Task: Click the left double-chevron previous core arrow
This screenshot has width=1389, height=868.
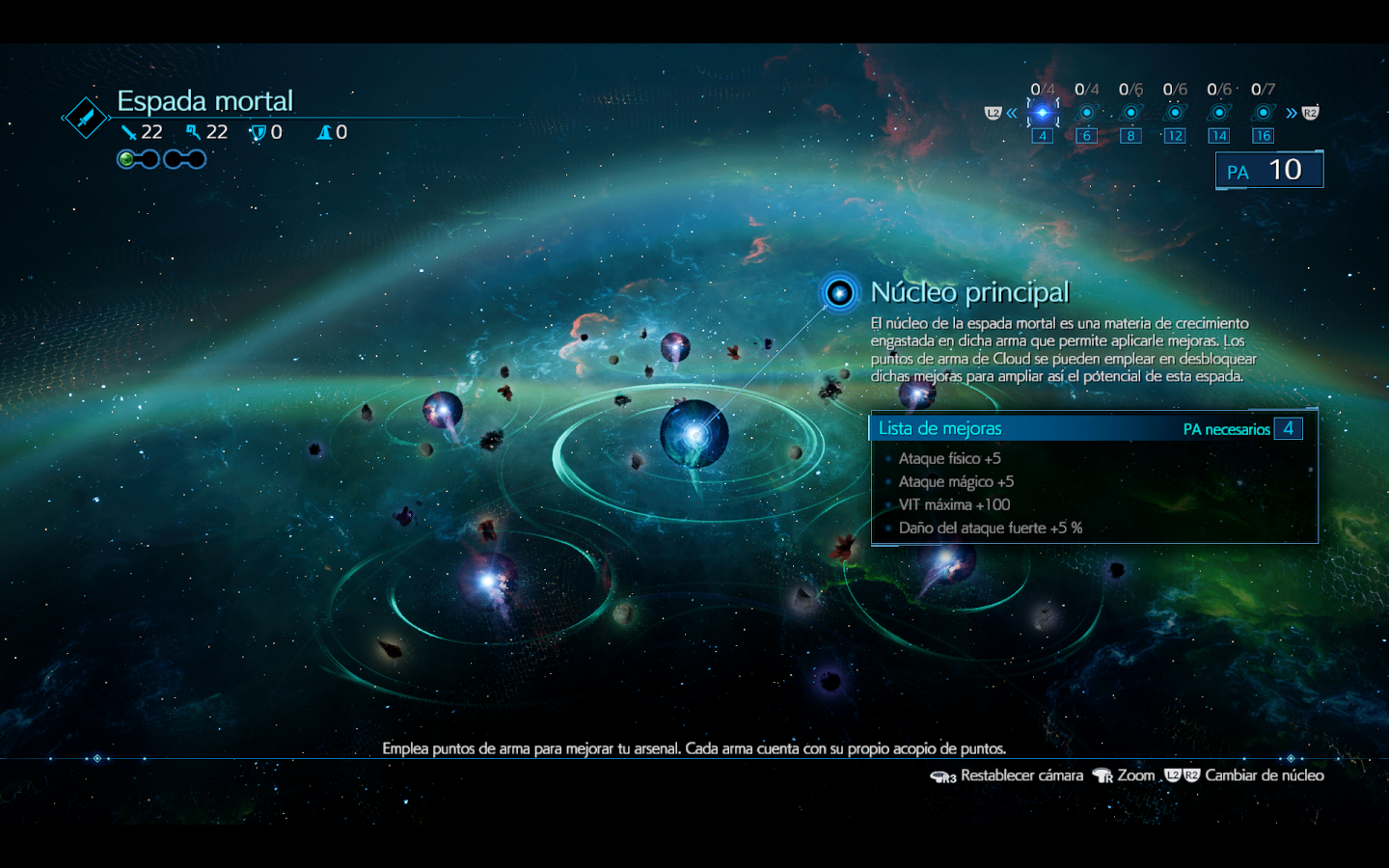Action: point(1012,114)
